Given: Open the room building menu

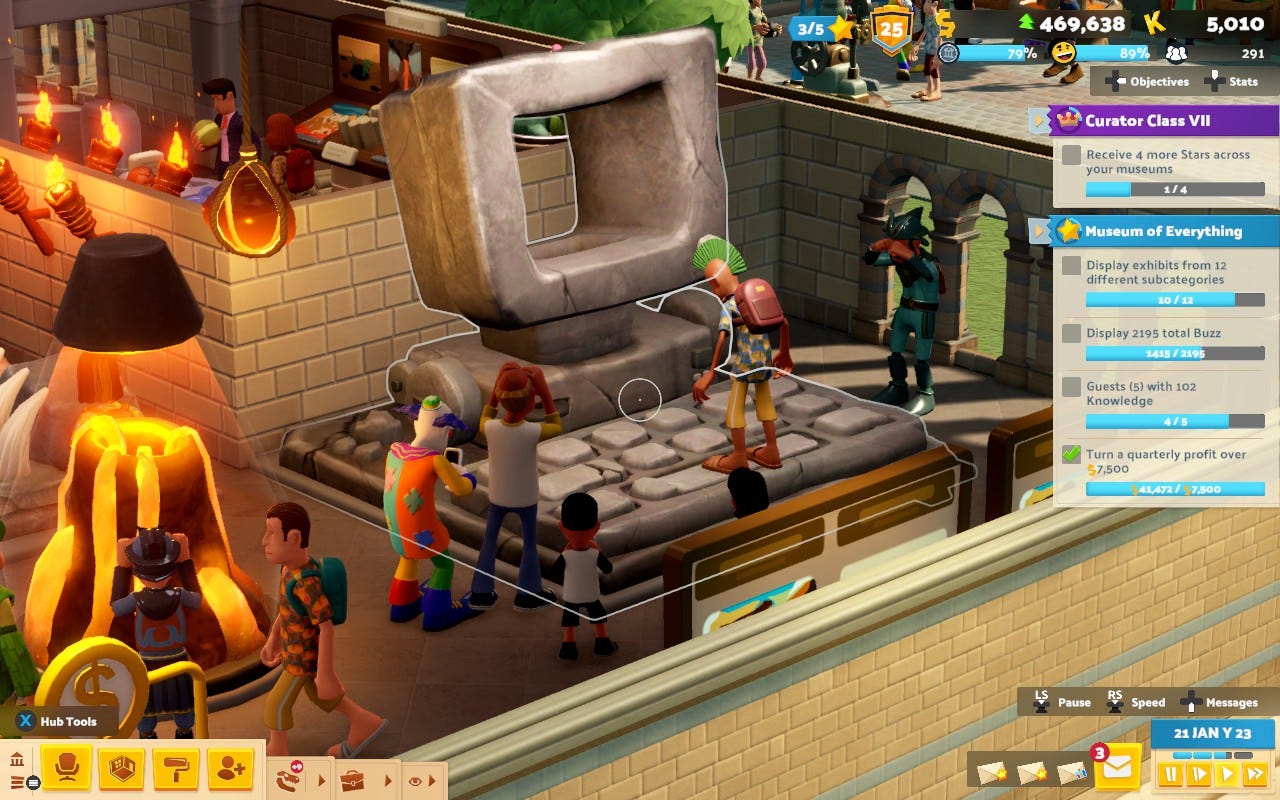Looking at the screenshot, I should click(121, 768).
